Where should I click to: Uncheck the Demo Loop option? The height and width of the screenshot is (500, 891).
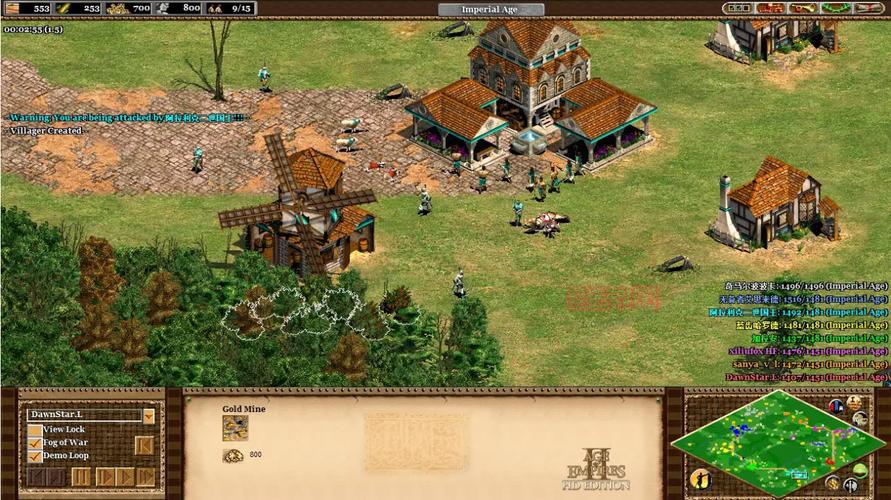(35, 456)
